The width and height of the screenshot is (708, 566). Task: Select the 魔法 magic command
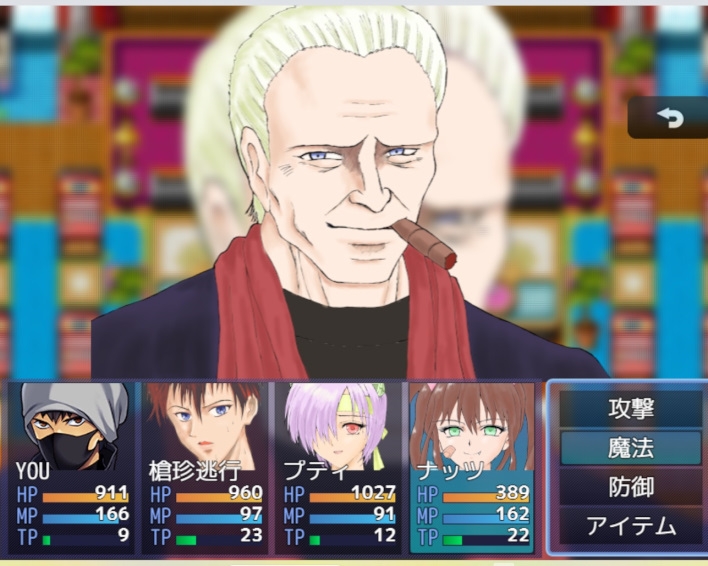click(x=630, y=448)
